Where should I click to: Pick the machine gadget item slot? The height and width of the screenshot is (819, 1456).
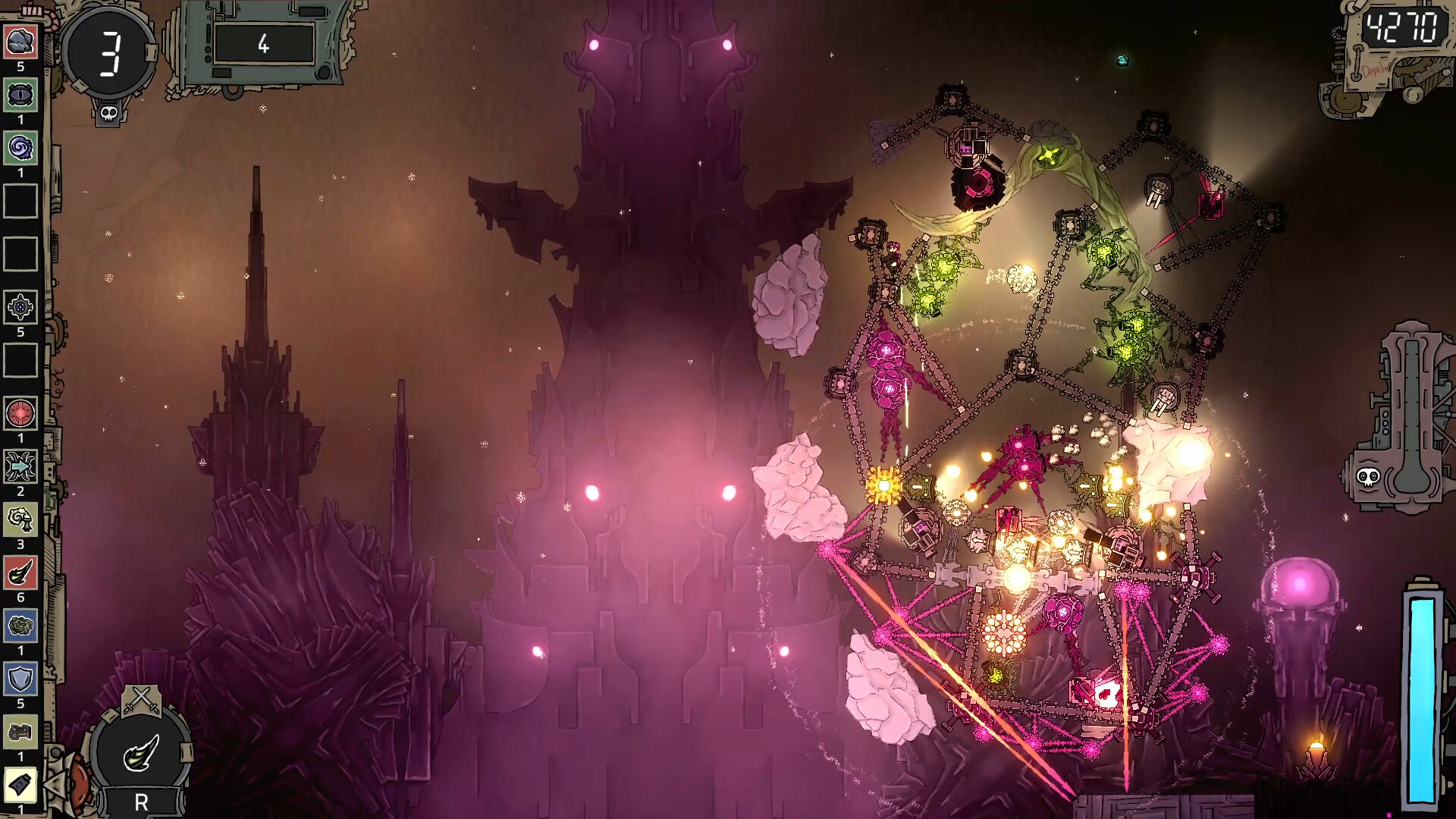(20, 732)
